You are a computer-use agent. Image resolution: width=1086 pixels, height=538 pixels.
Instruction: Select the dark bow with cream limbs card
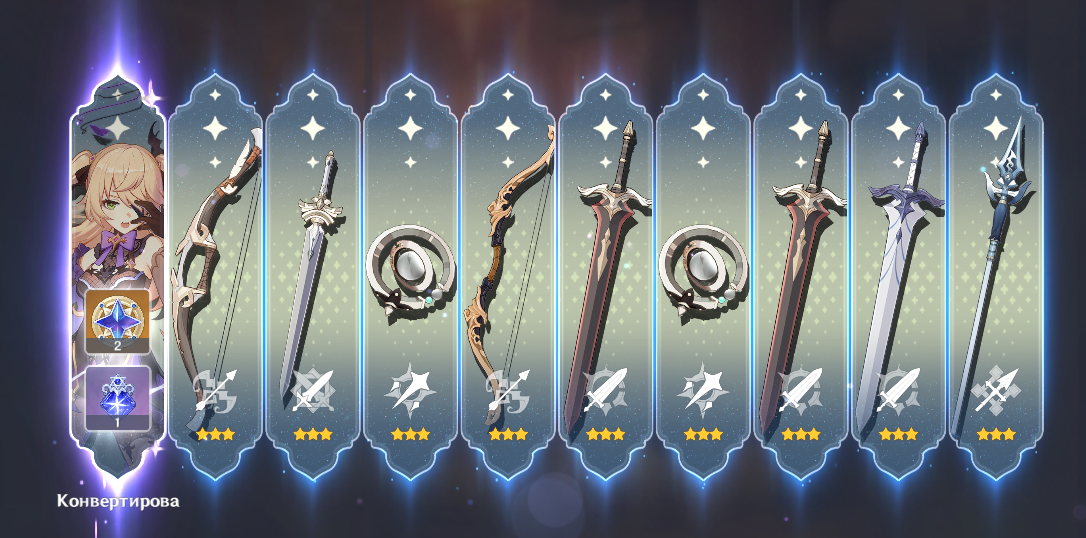(215, 270)
